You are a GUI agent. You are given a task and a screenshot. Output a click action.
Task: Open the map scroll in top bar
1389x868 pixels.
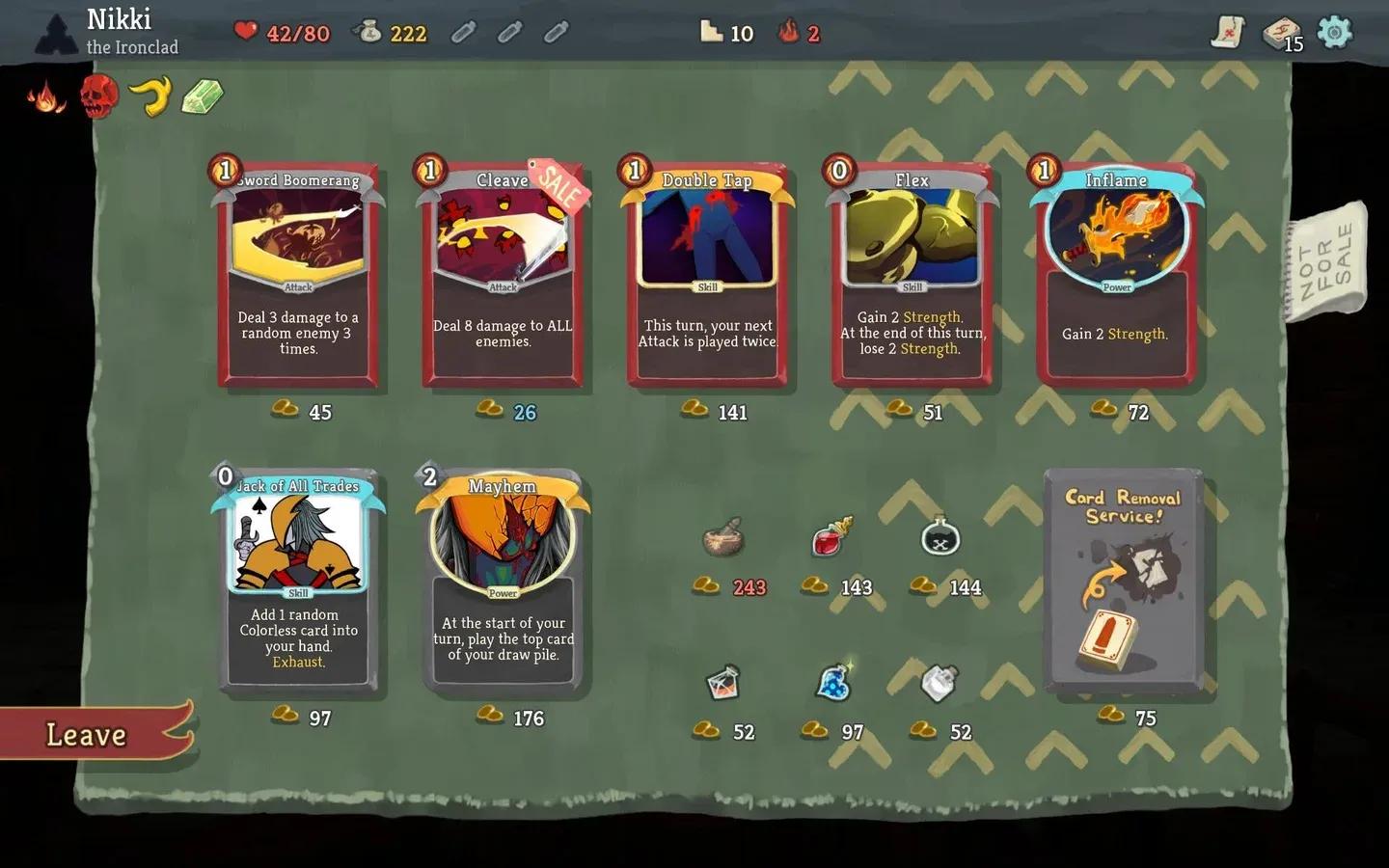click(1226, 32)
